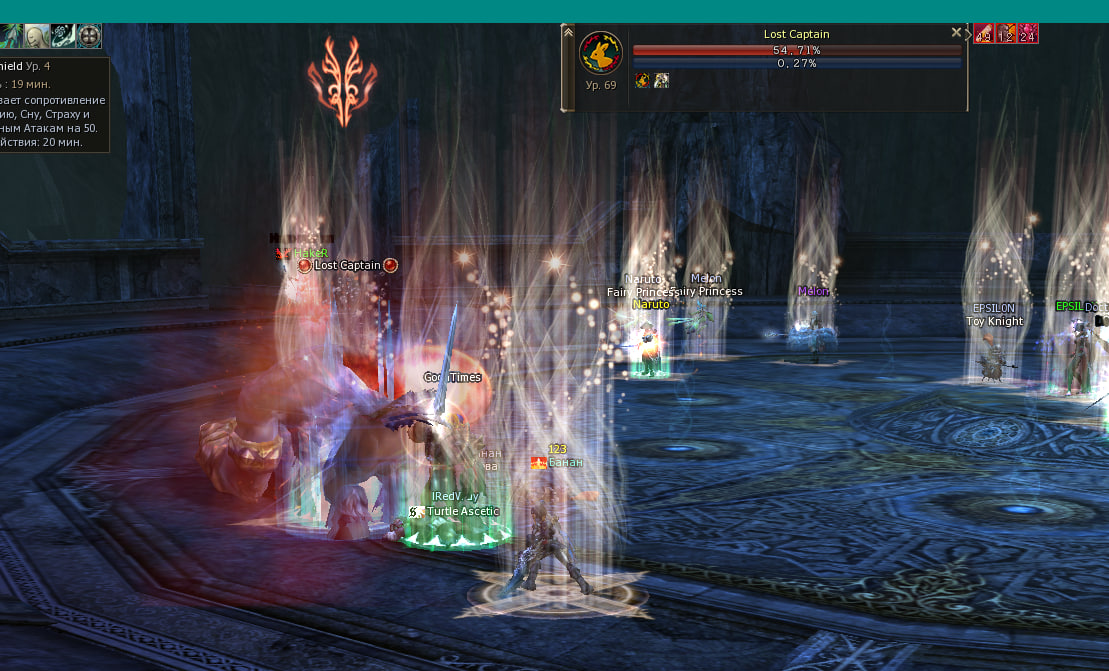Click the rabbit emblem target portrait
The height and width of the screenshot is (671, 1109).
[x=601, y=53]
